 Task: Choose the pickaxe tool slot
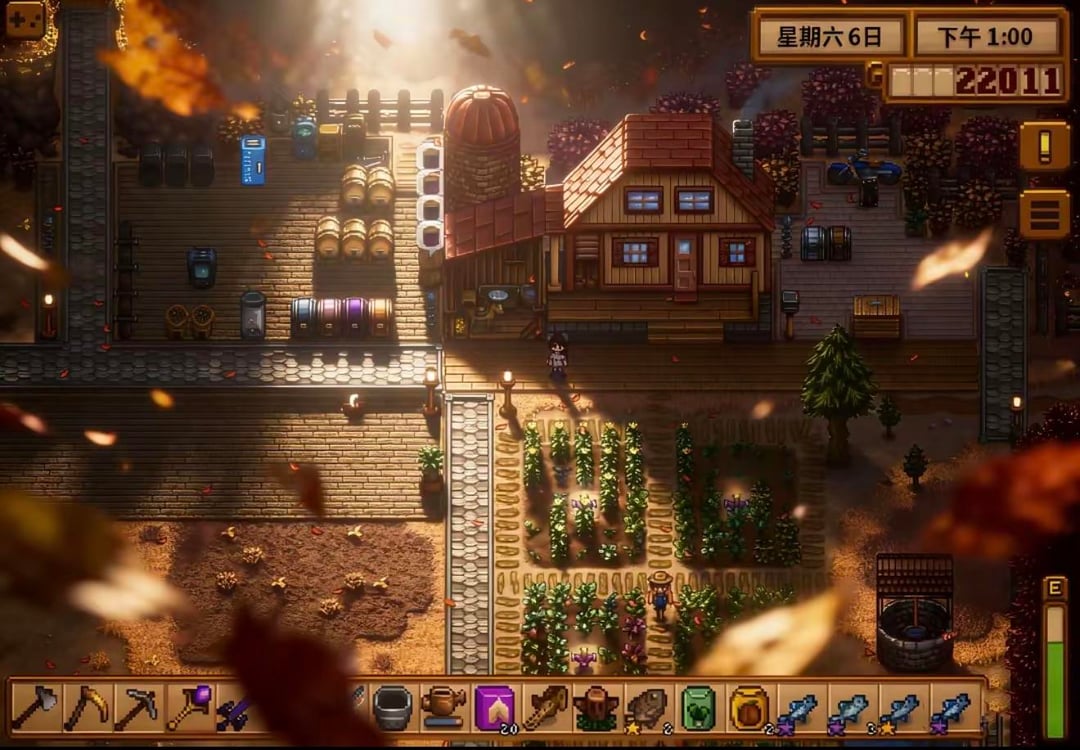[138, 707]
